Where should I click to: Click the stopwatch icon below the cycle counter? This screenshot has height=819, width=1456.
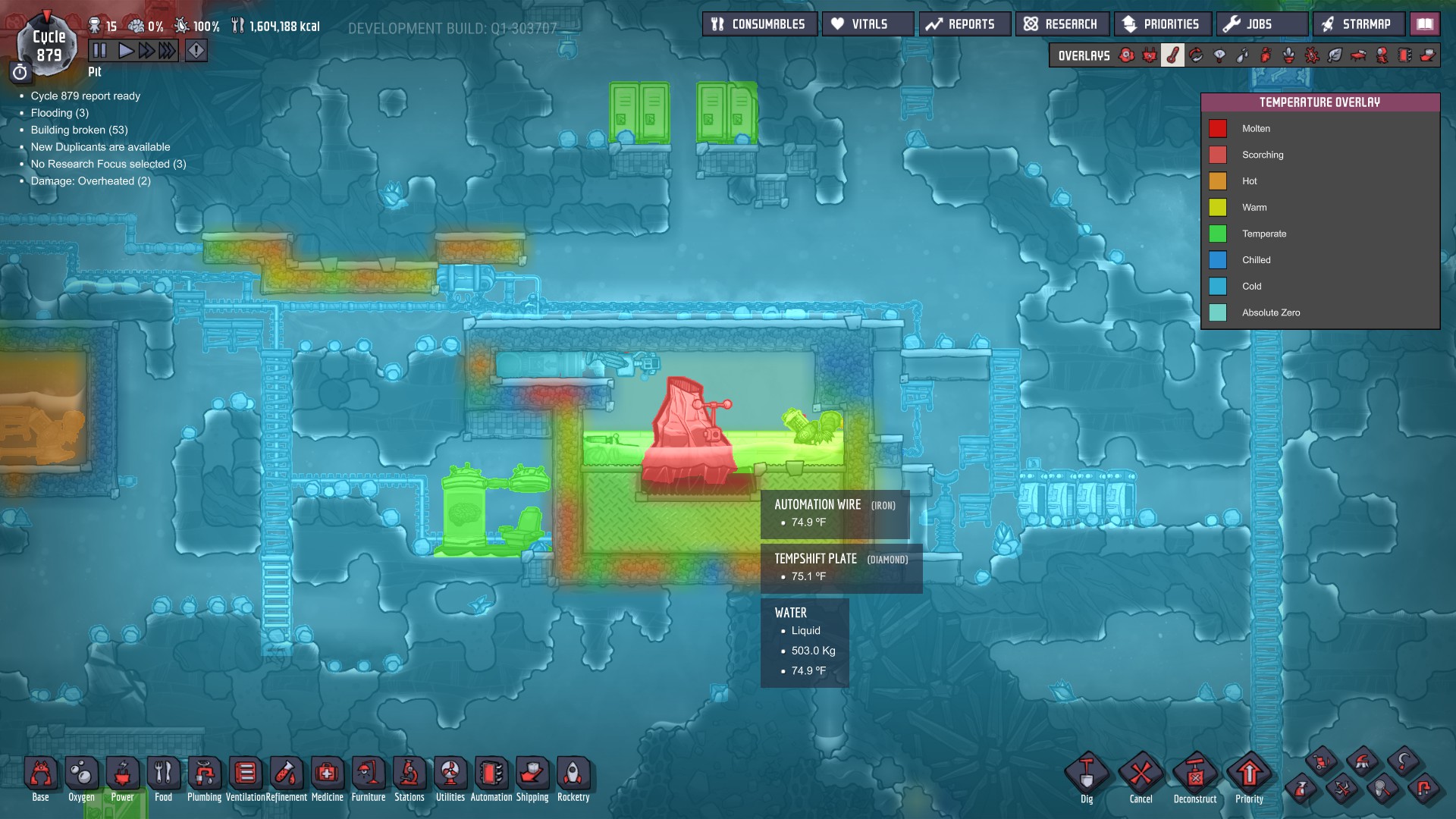(x=20, y=72)
